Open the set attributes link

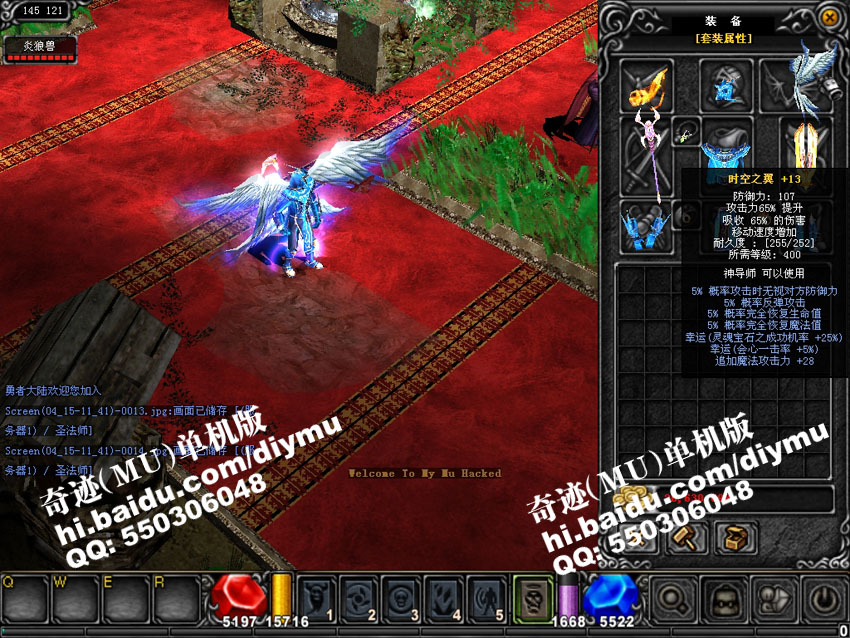723,38
